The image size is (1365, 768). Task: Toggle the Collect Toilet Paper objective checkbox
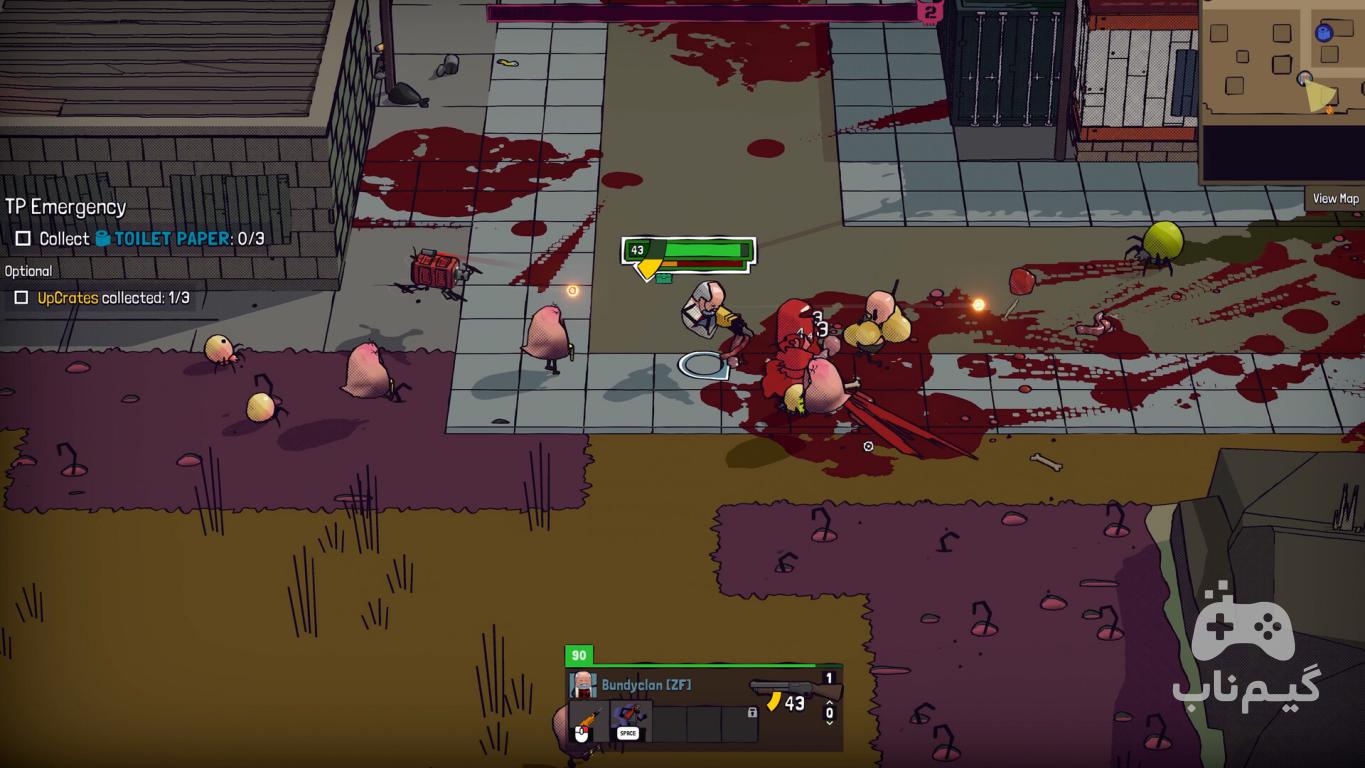click(x=23, y=239)
